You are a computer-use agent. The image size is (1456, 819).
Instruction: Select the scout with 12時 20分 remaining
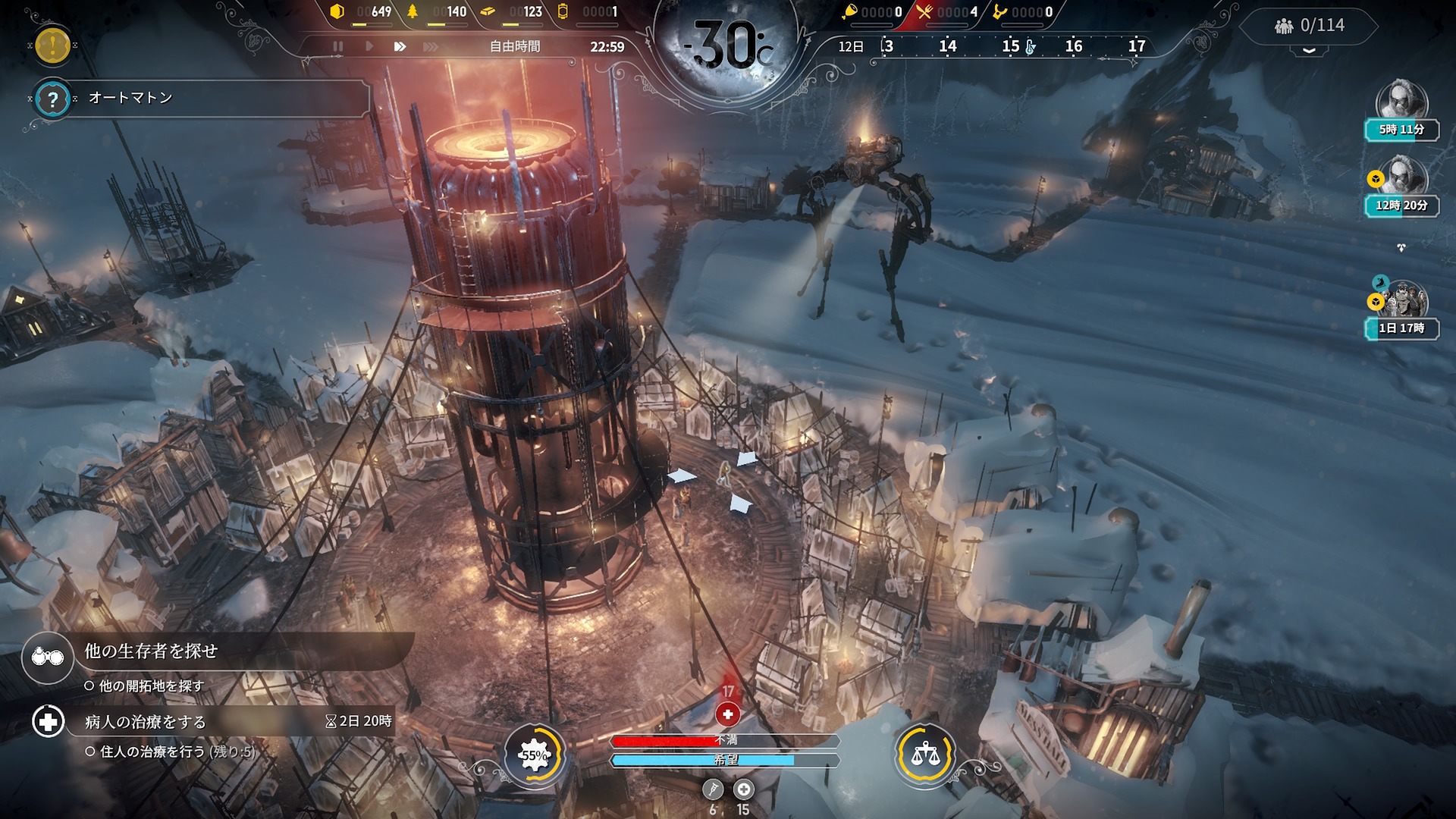(x=1401, y=177)
